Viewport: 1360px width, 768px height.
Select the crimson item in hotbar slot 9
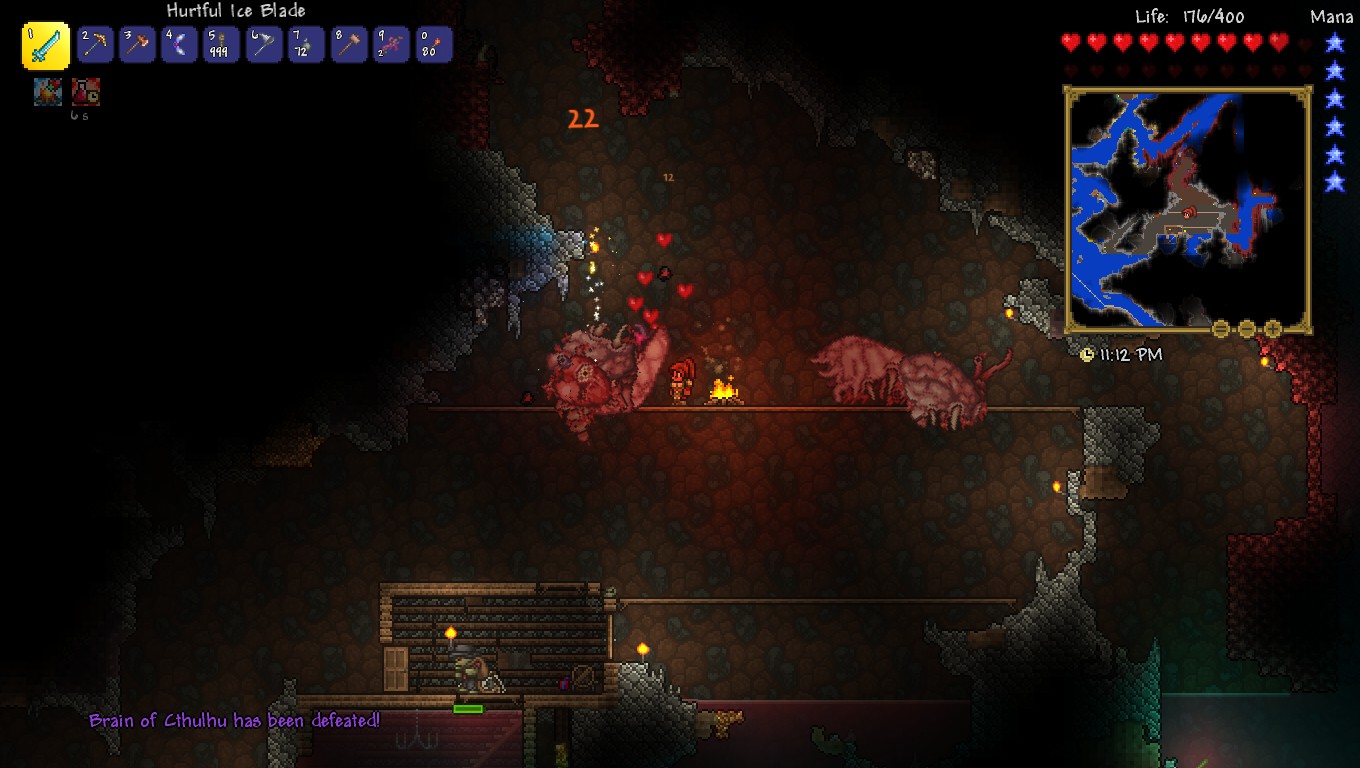pos(391,45)
